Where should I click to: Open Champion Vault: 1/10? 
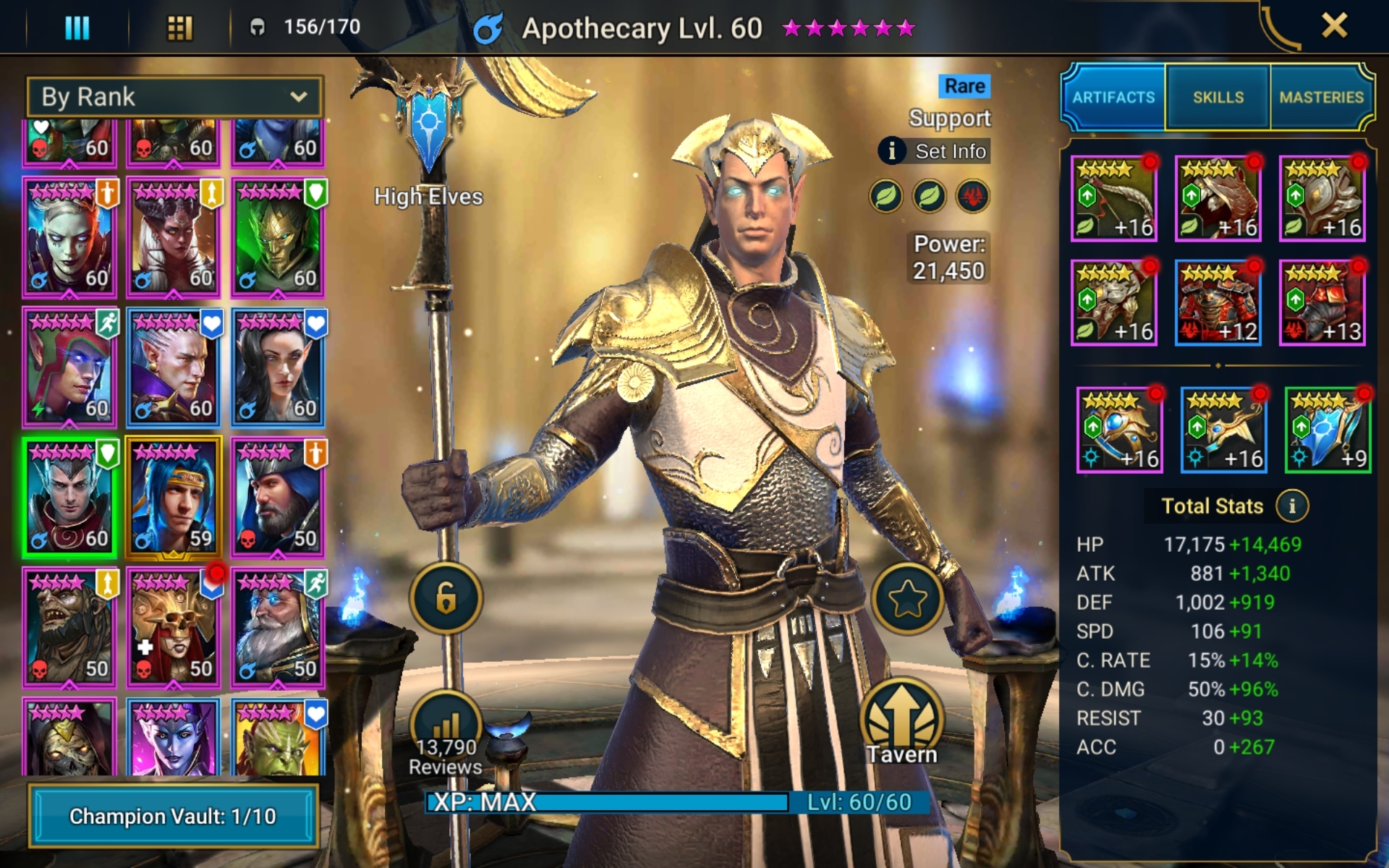coord(174,817)
